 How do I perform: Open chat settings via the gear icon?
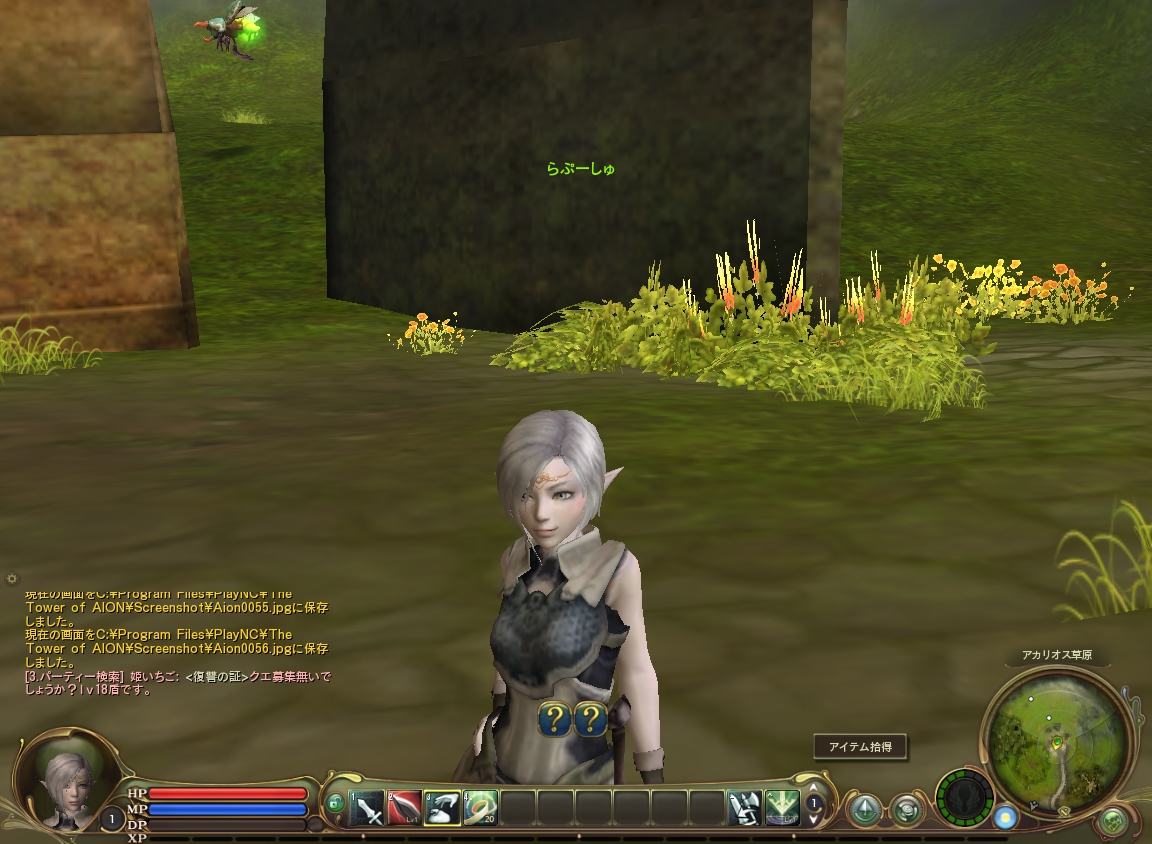(x=12, y=578)
